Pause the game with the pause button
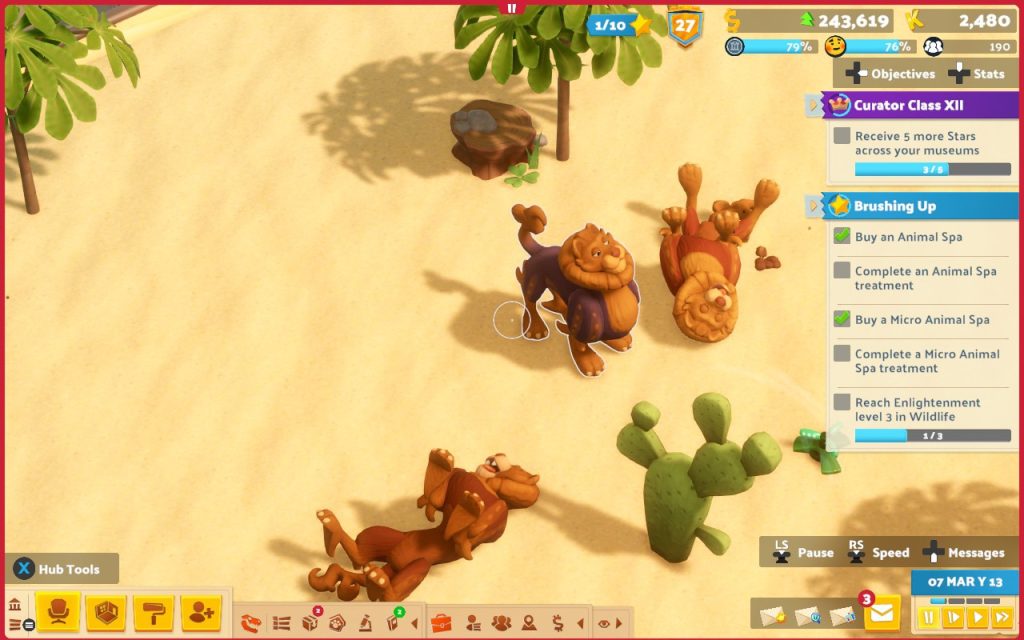1024x640 pixels. (929, 617)
